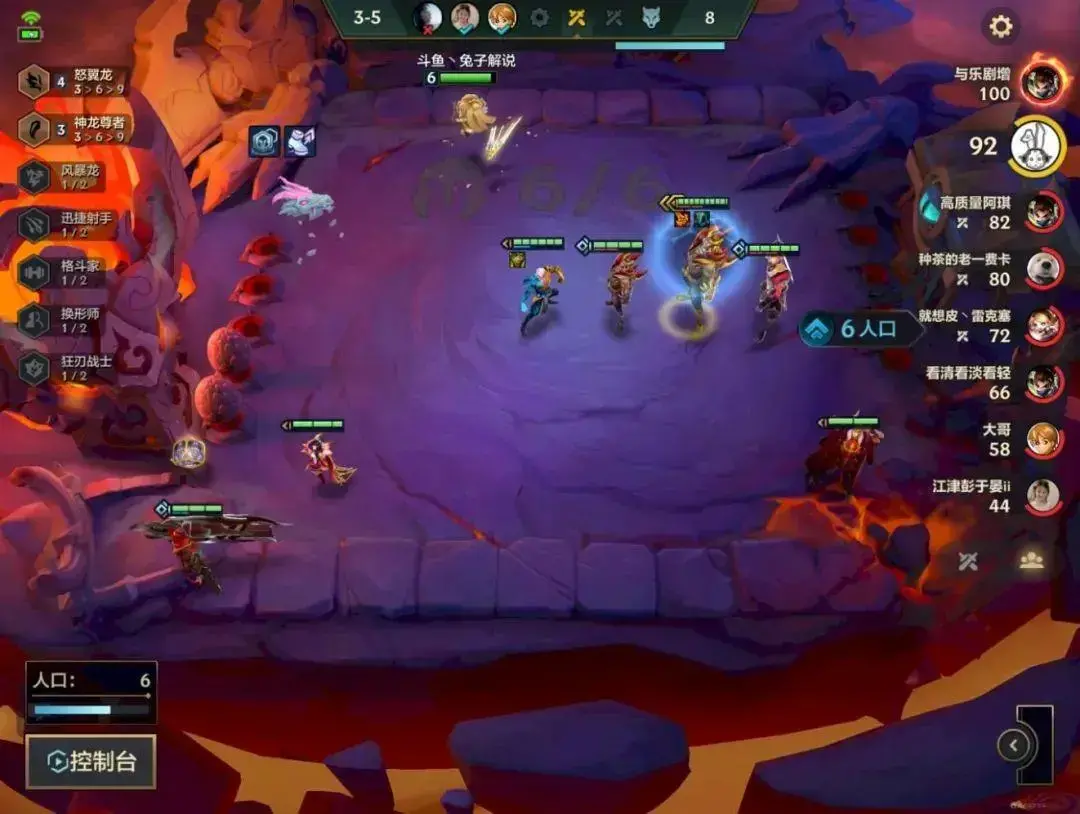
Task: Select the 神龙尊者 trait entry
Action: click(x=73, y=129)
